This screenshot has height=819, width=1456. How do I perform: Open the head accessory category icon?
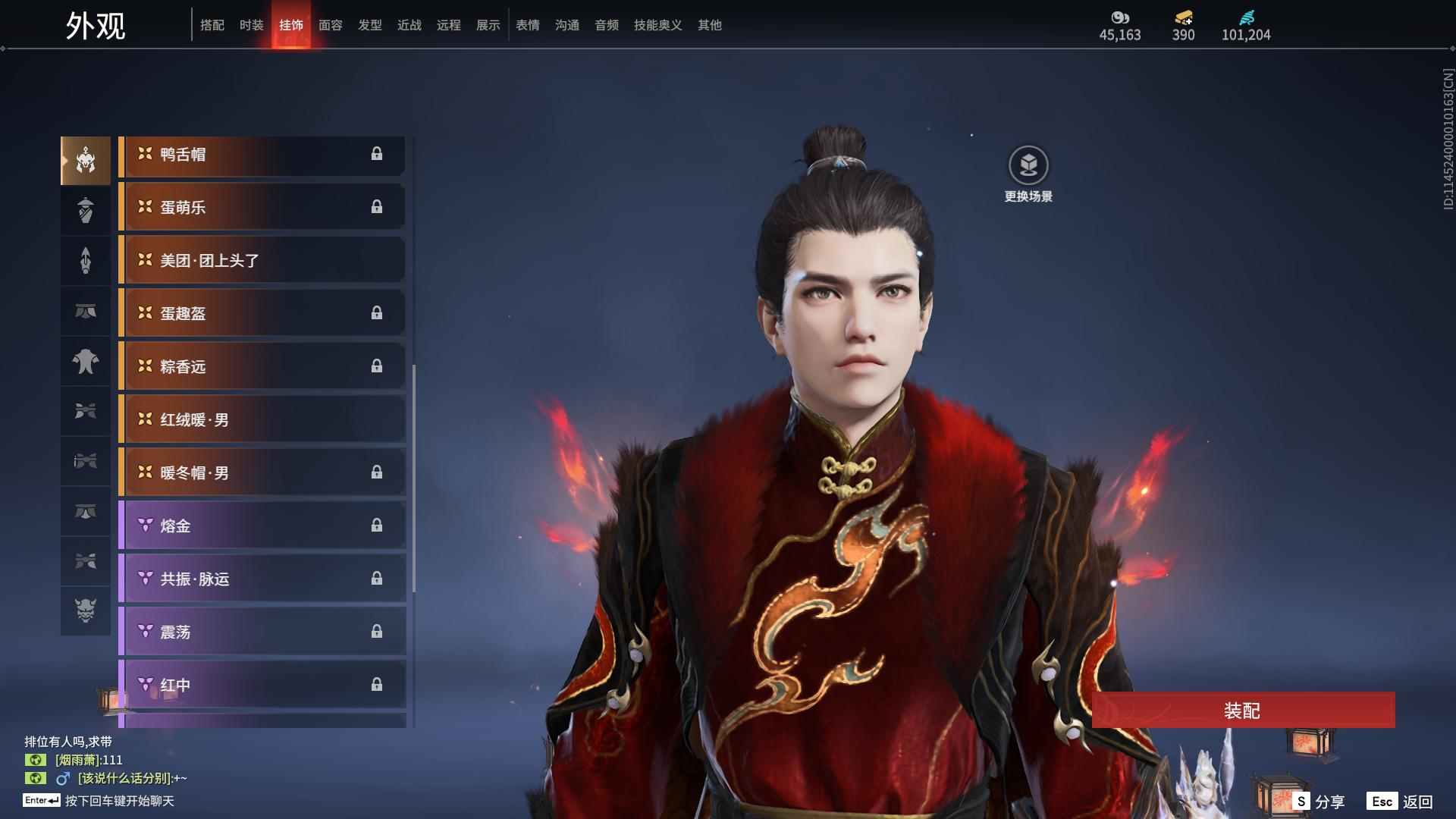86,161
